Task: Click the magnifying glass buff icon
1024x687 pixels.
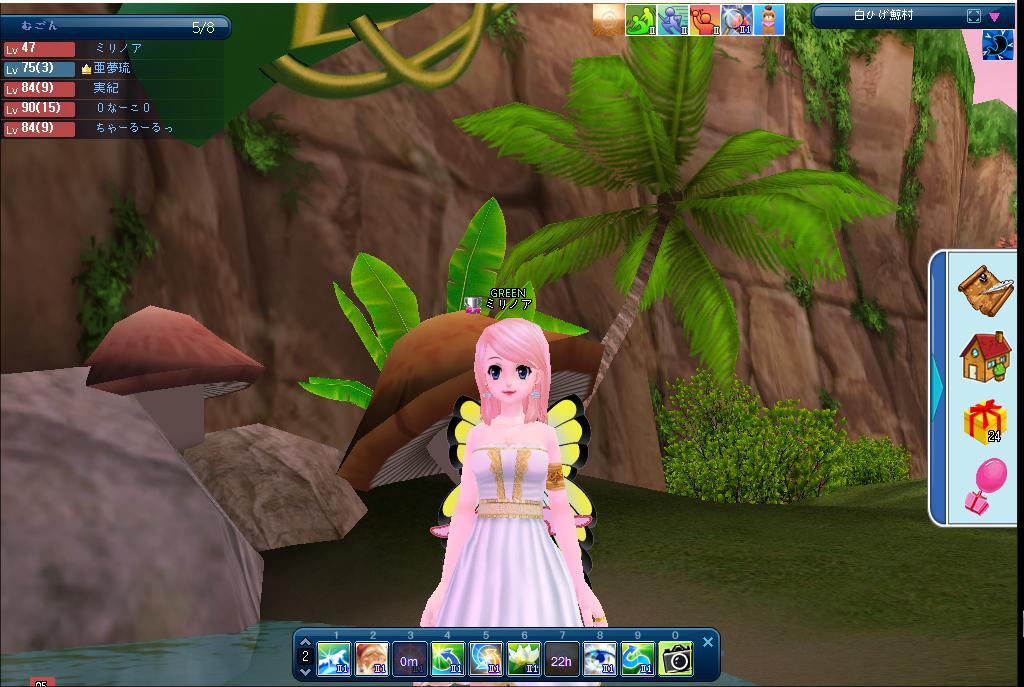Action: click(x=737, y=20)
